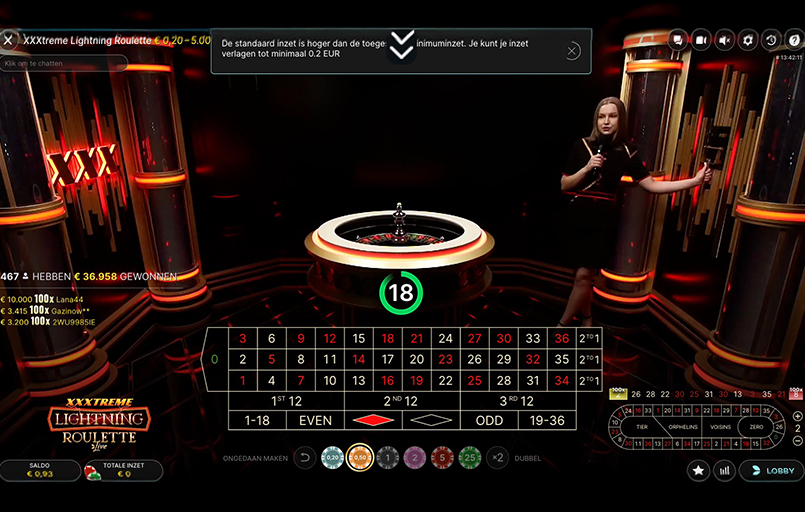Viewport: 805px width, 512px height.
Task: Select the VOISINS racetrack section
Action: point(718,426)
